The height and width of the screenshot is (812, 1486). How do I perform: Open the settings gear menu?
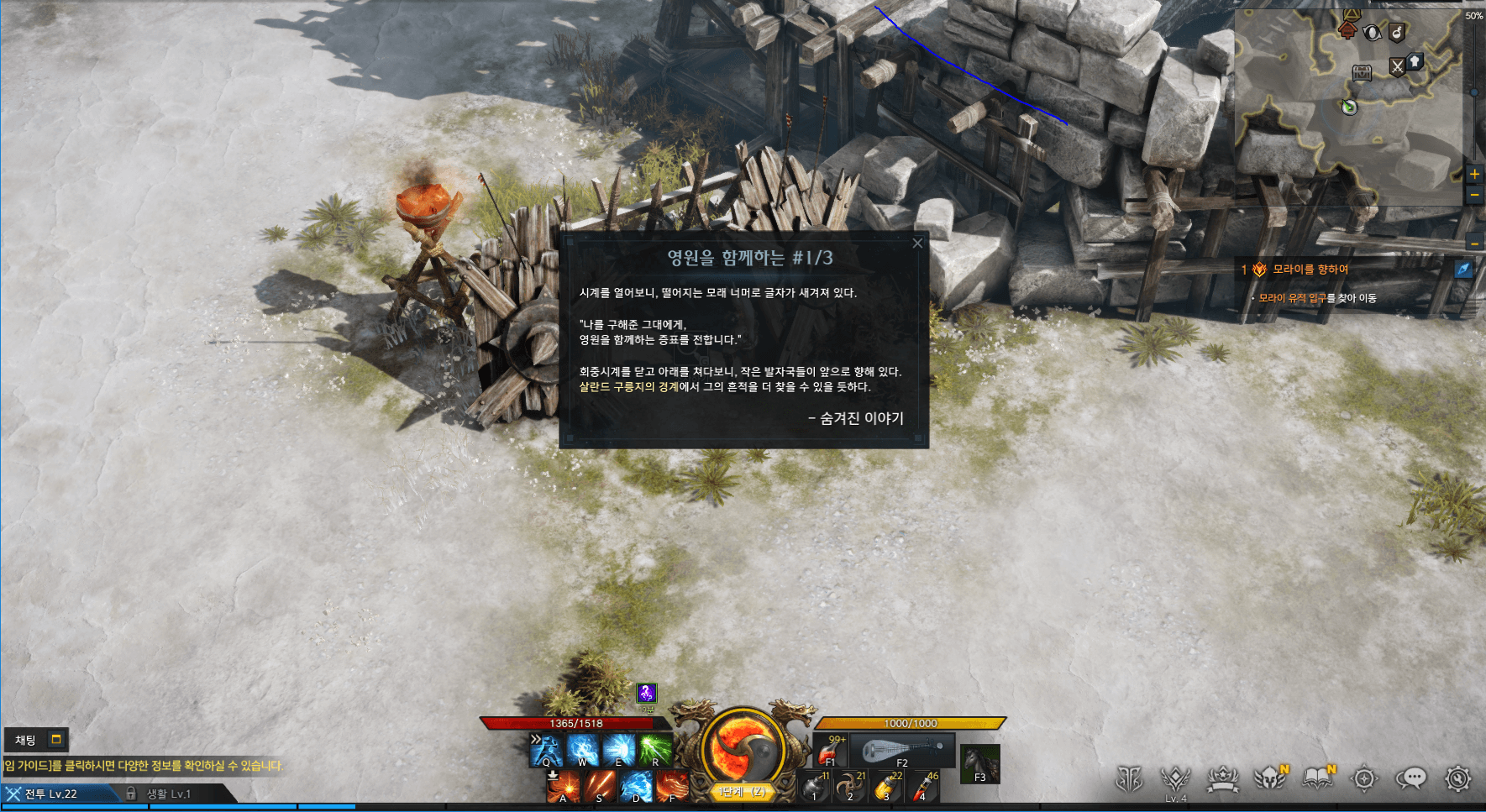[x=1458, y=779]
